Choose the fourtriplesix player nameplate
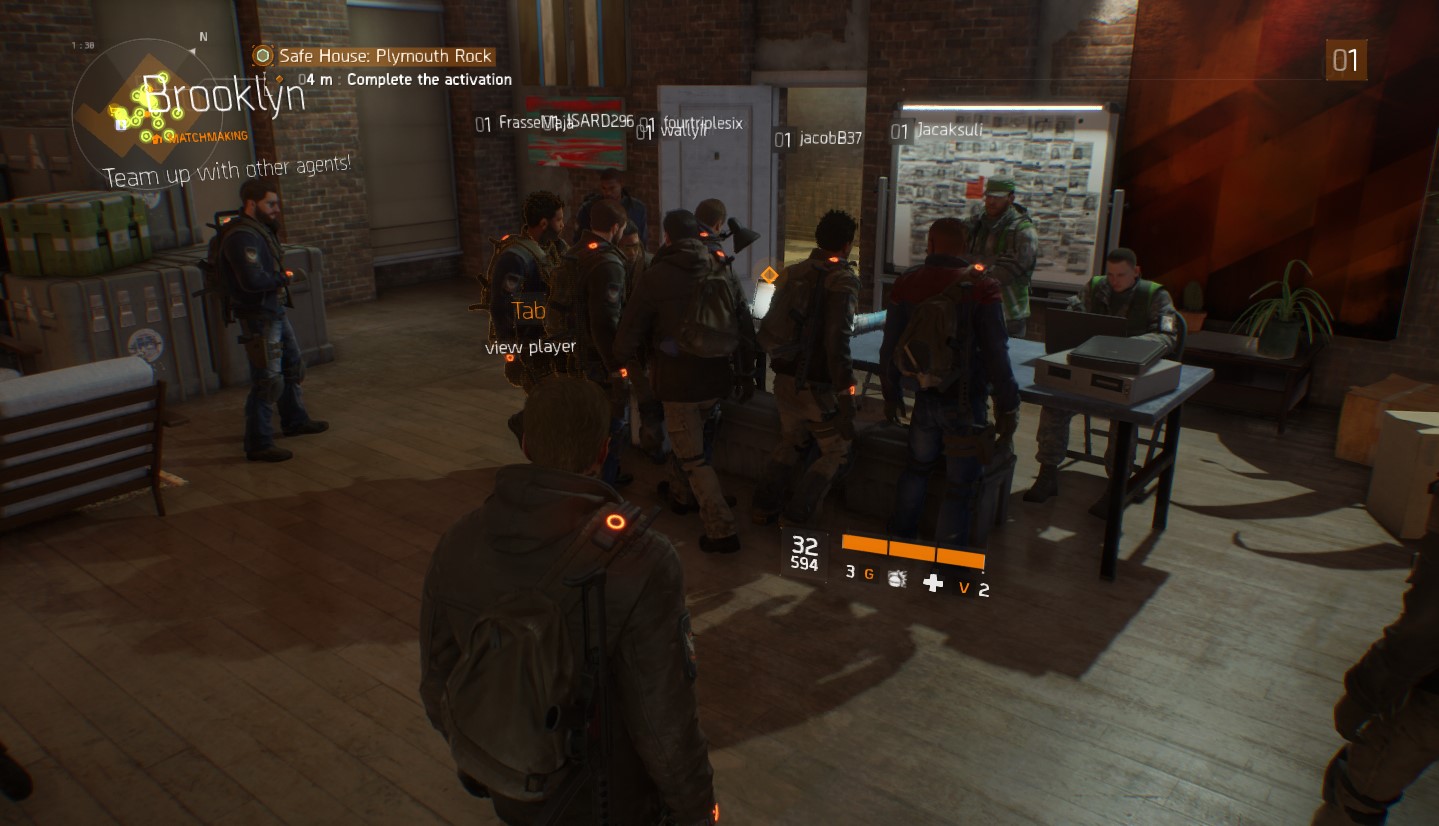This screenshot has width=1439, height=826. 702,123
